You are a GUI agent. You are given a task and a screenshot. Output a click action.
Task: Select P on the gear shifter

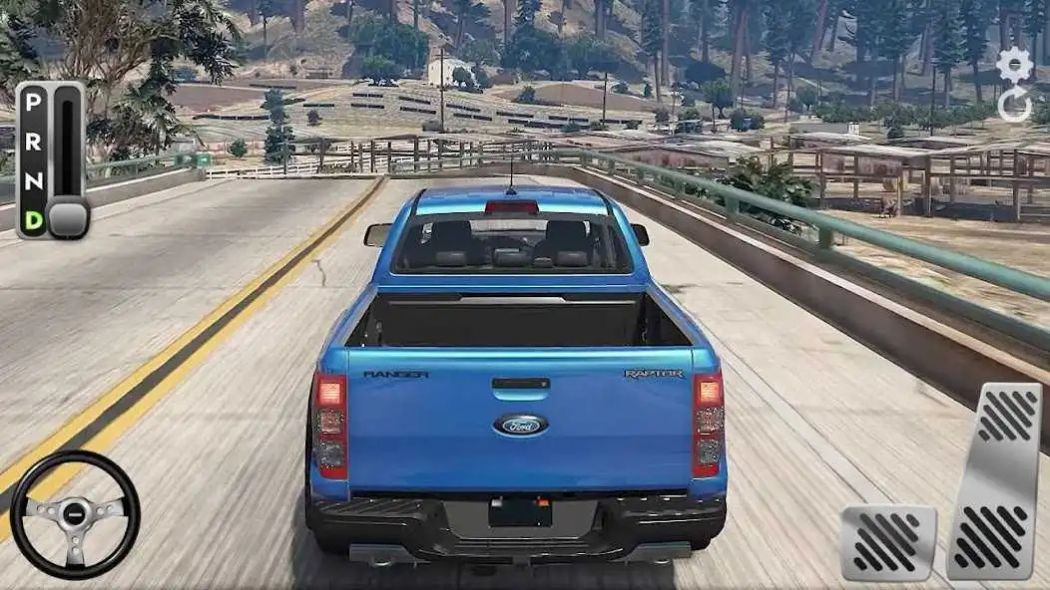click(x=34, y=103)
